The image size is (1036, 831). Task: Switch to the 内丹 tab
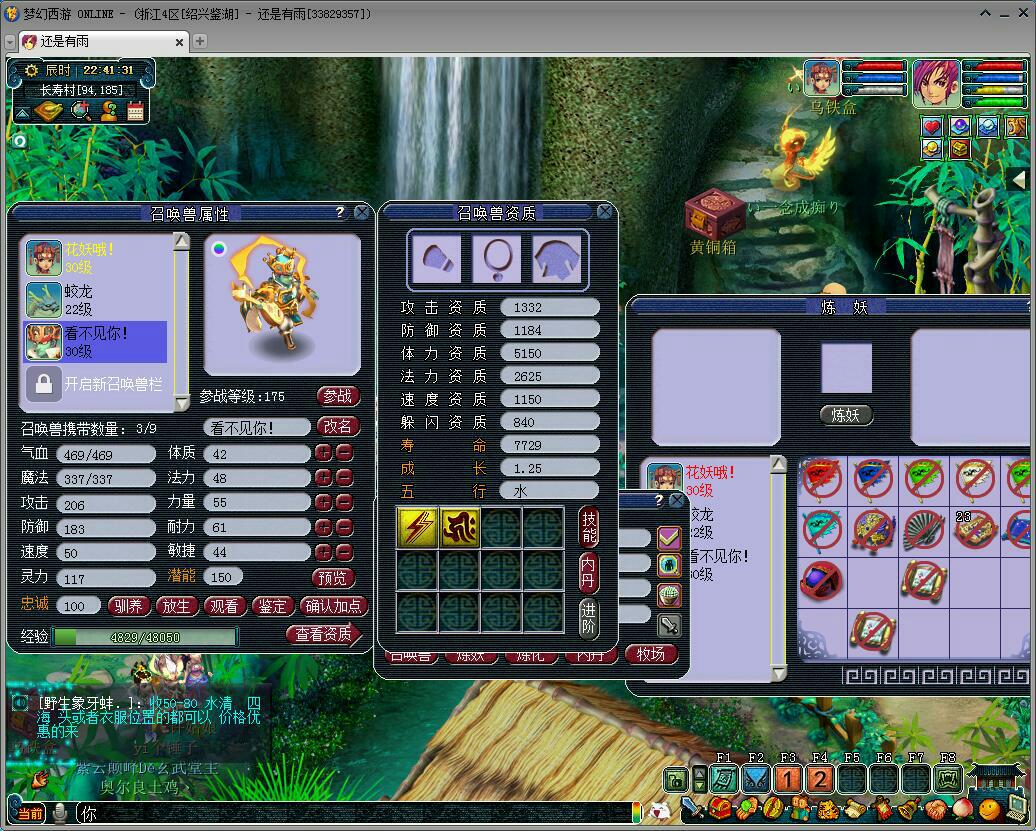[589, 571]
